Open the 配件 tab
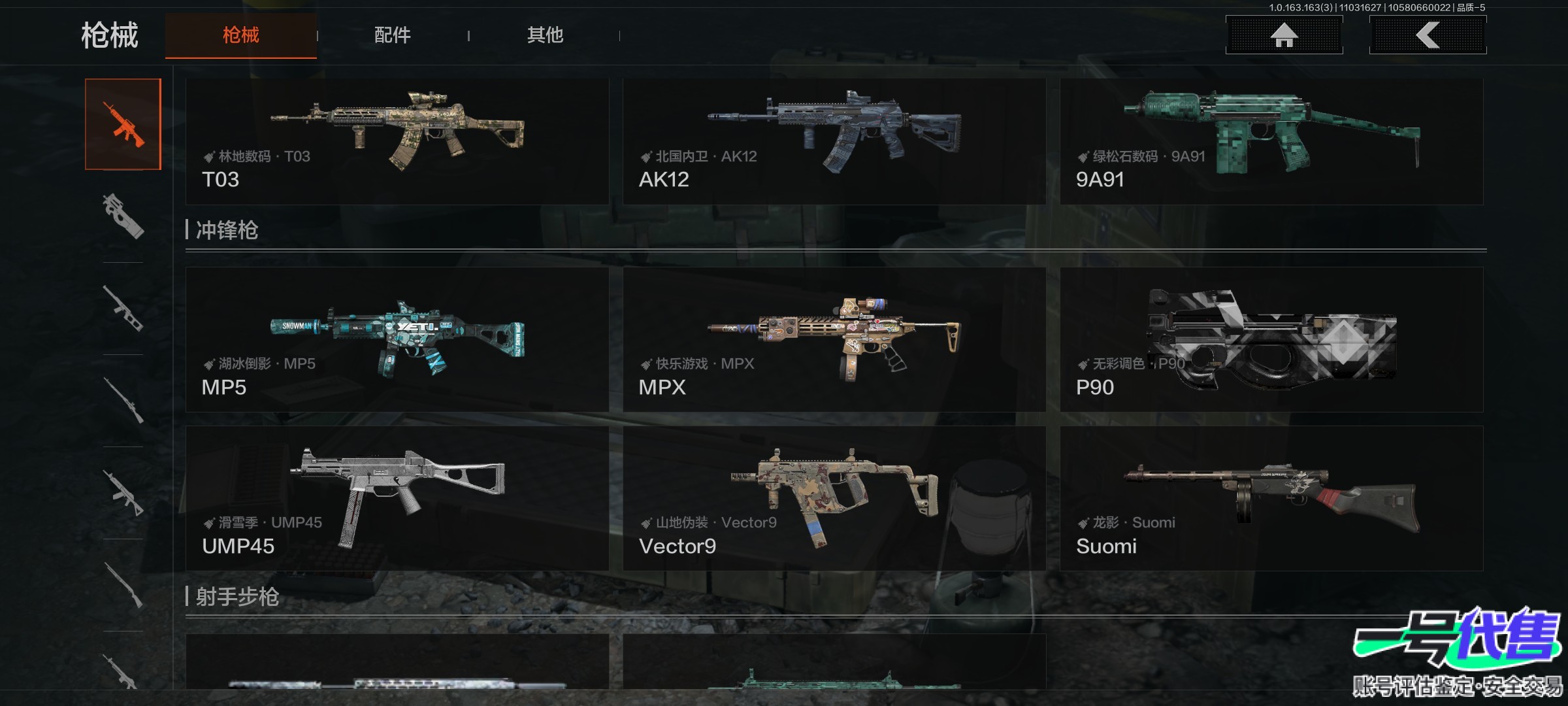This screenshot has width=1568, height=706. [x=392, y=35]
